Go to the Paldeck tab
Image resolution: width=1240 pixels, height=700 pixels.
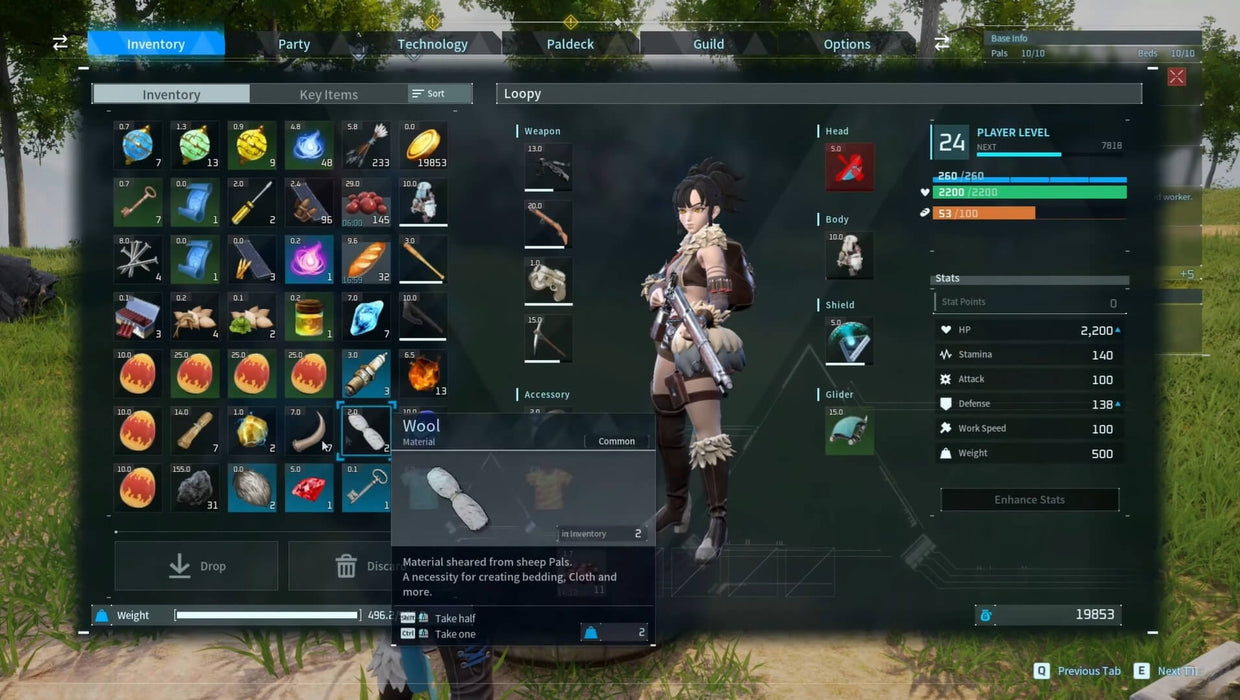[x=570, y=44]
